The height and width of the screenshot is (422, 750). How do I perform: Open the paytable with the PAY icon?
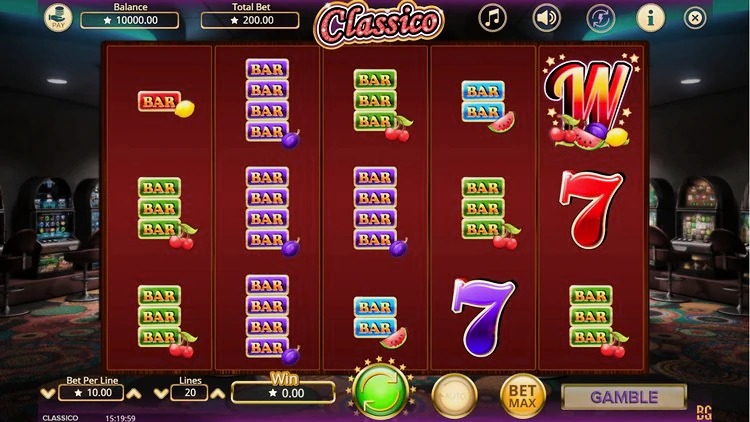pyautogui.click(x=58, y=17)
